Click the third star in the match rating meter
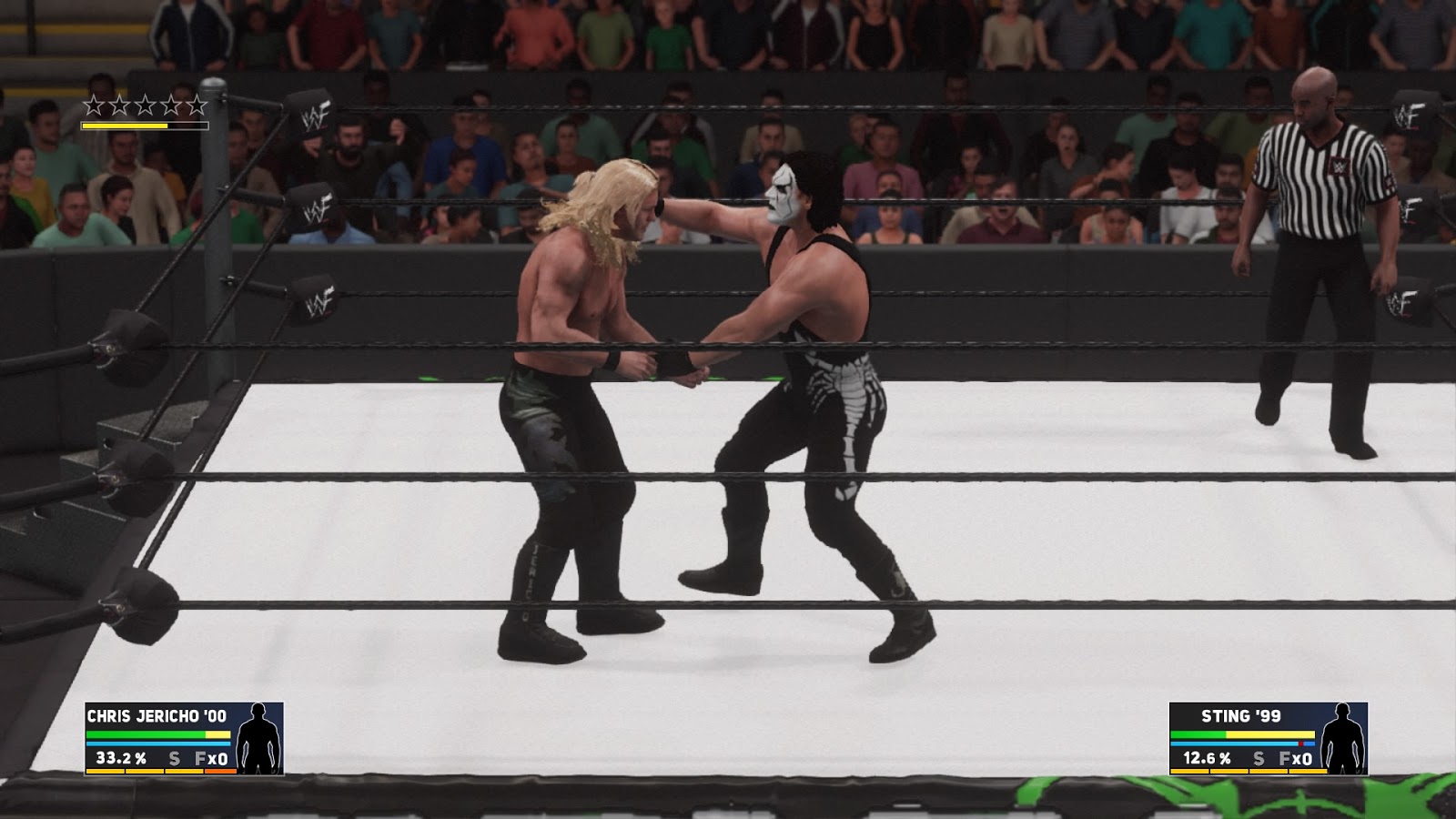 pyautogui.click(x=144, y=103)
